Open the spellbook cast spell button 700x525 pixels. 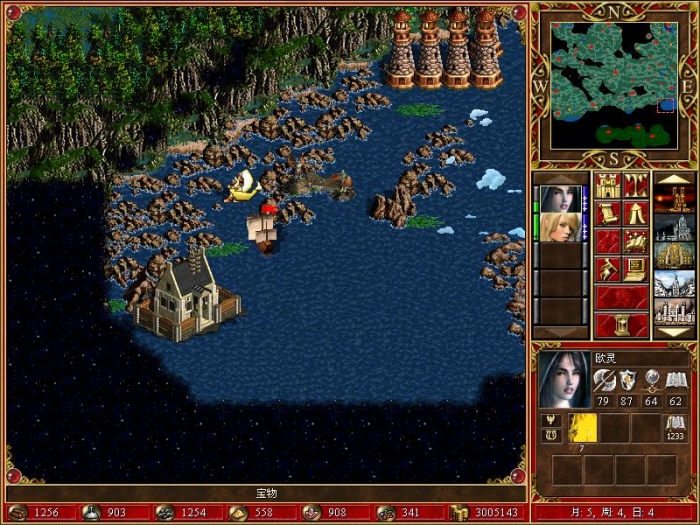pos(635,241)
